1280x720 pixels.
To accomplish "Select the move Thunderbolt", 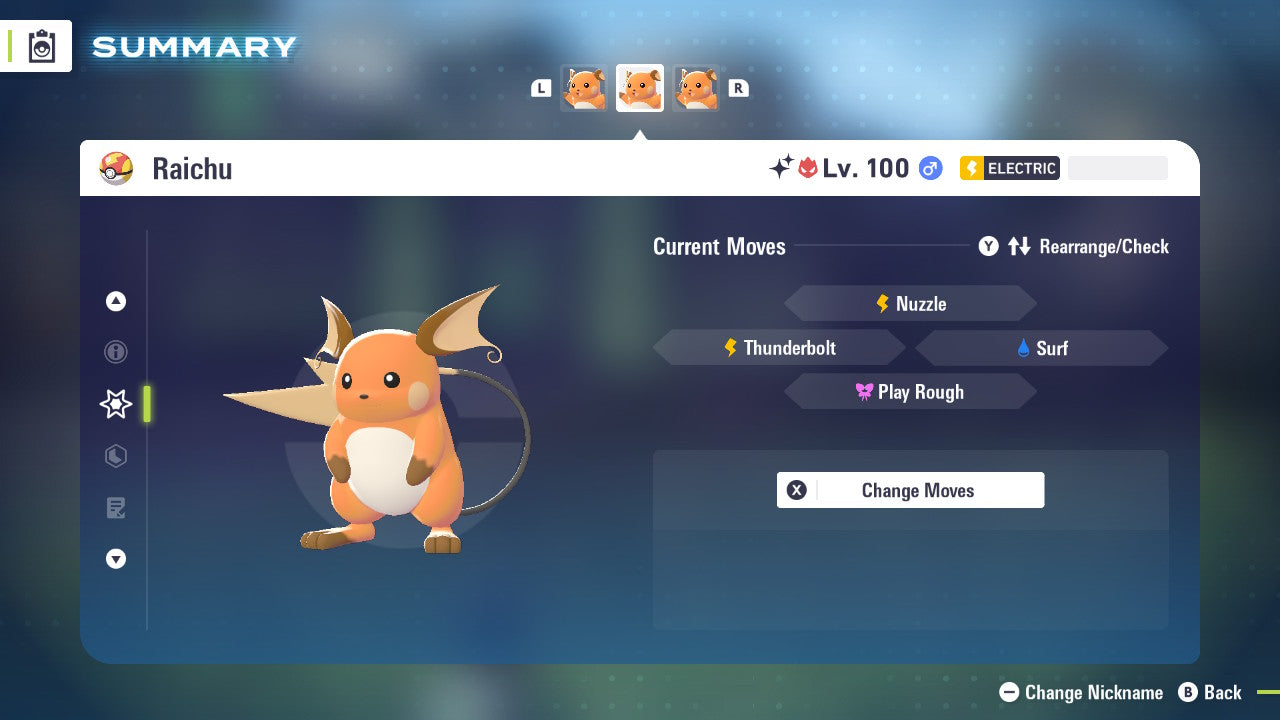I will click(778, 347).
